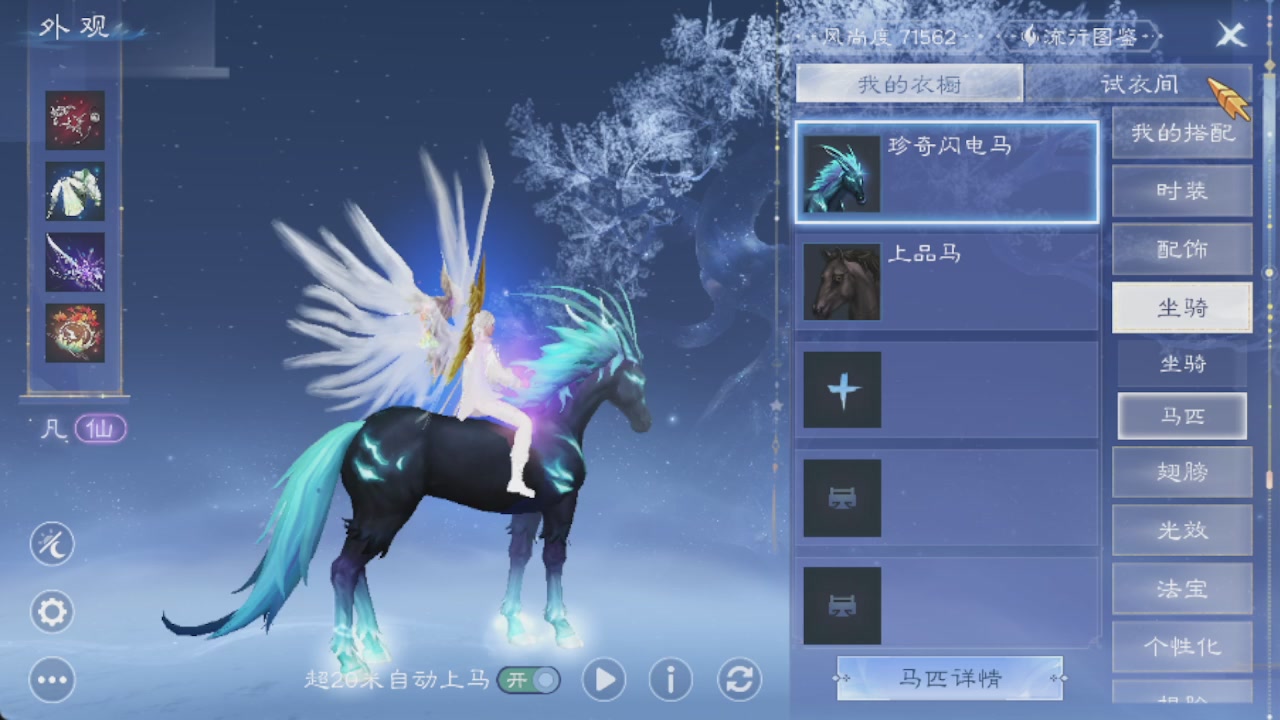Viewport: 1280px width, 720px height.
Task: Switch to the 我的衣橱 tab
Action: pyautogui.click(x=910, y=83)
